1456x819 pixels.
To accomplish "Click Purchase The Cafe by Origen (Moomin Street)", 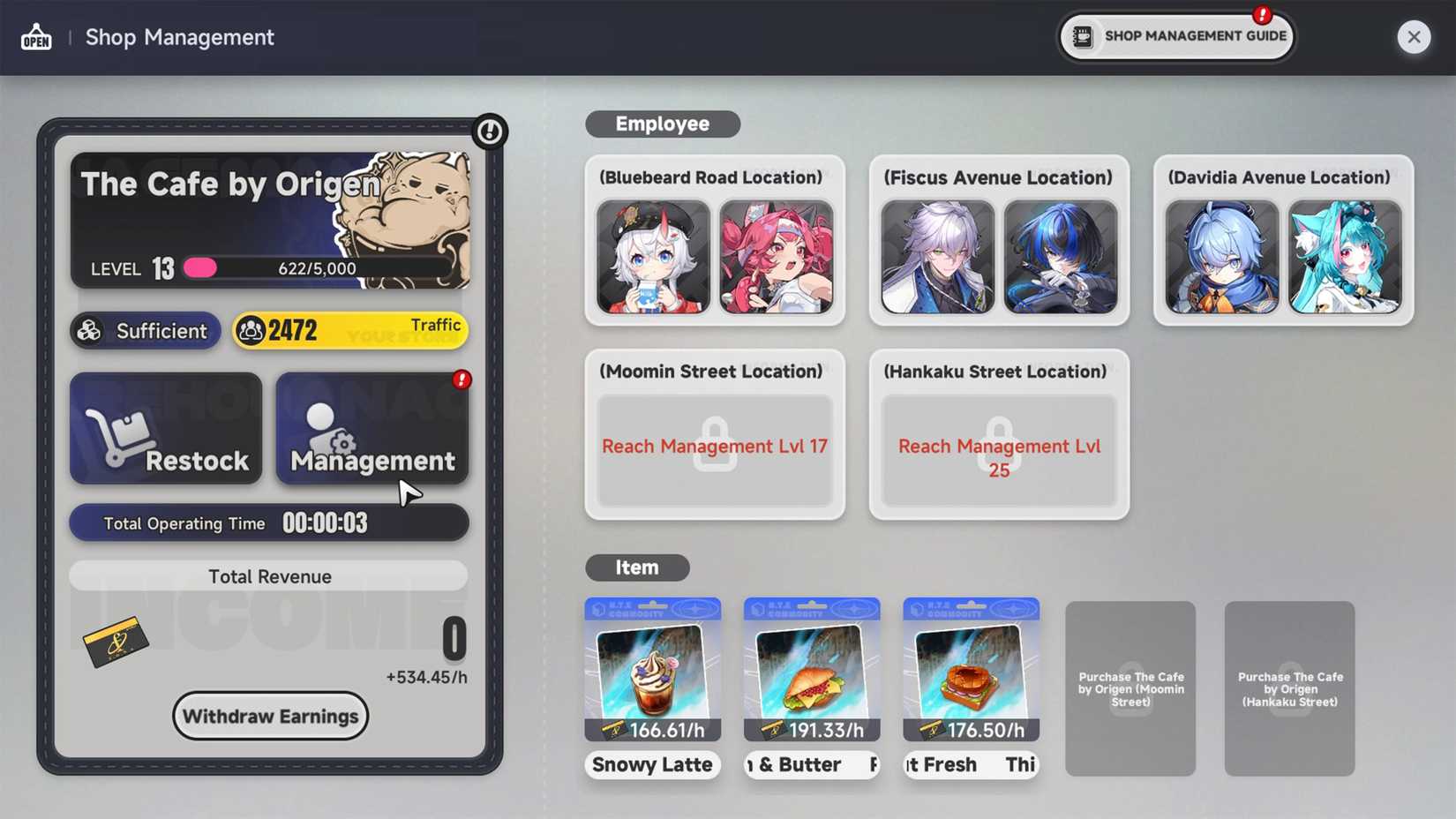I will click(x=1130, y=689).
